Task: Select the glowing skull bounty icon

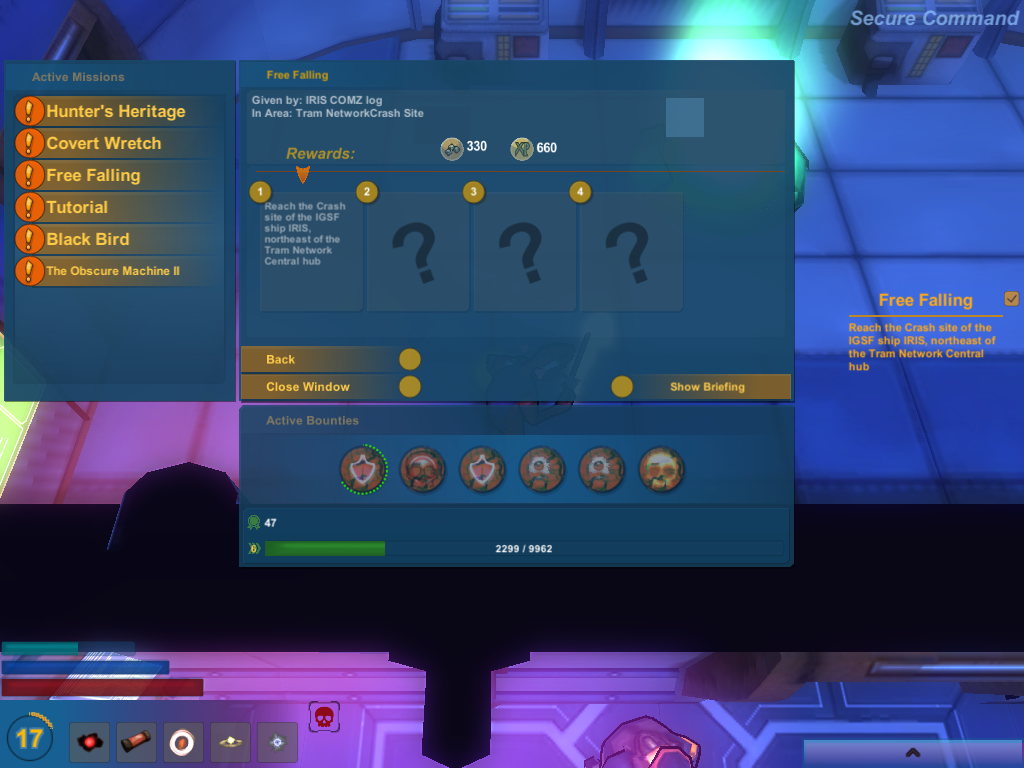Action: point(661,468)
